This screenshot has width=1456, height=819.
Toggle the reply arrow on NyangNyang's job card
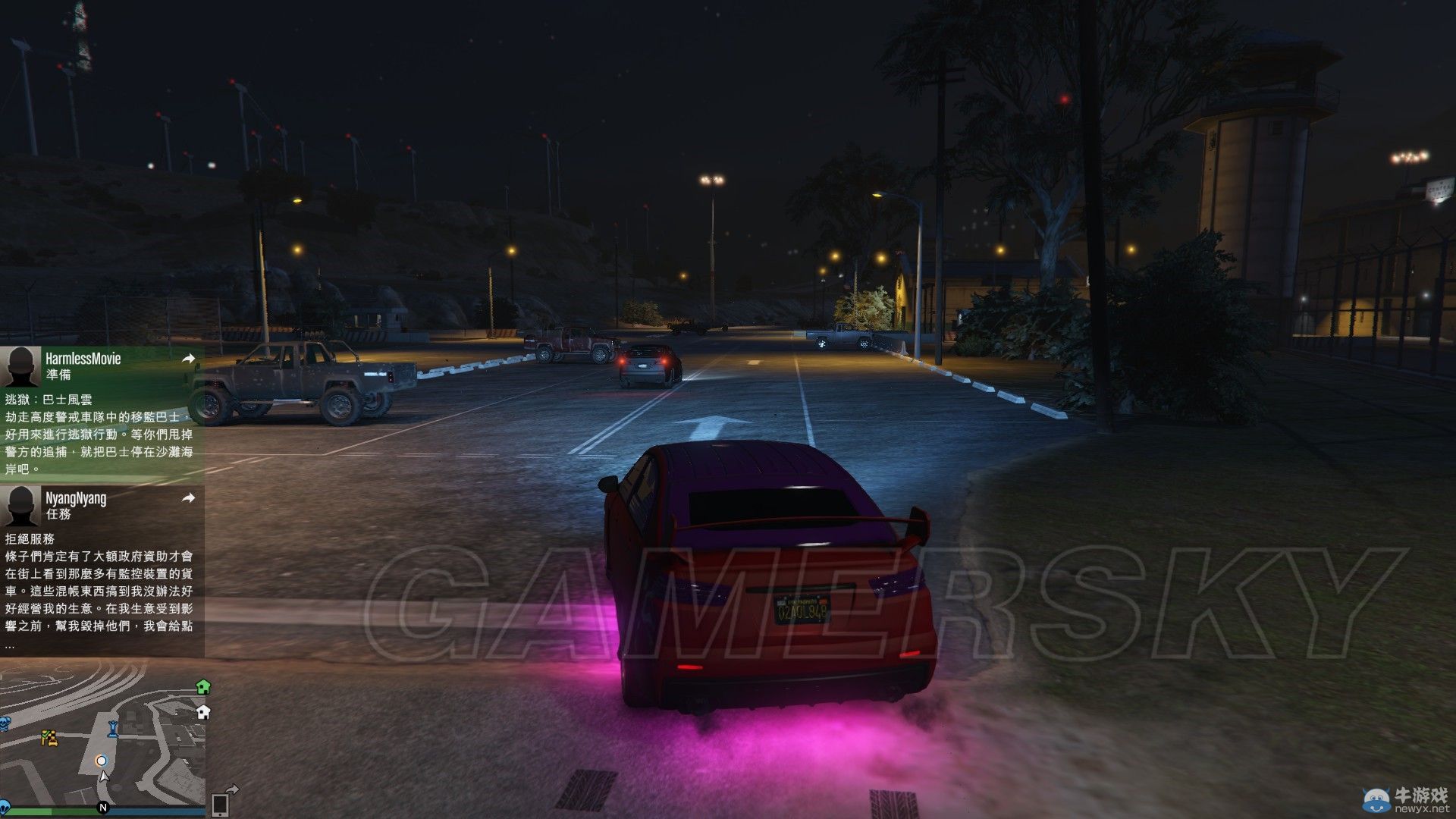click(189, 497)
